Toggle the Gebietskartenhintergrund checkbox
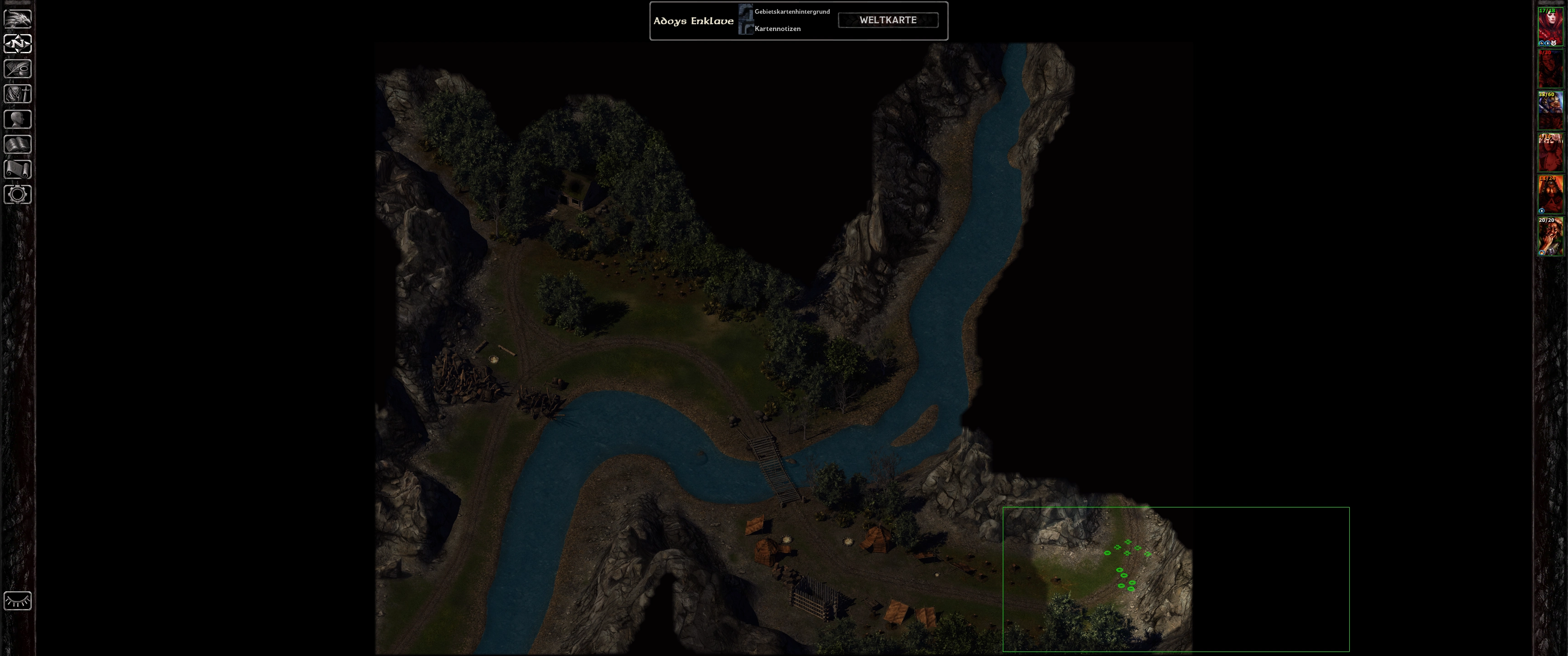Image resolution: width=1568 pixels, height=656 pixels. pyautogui.click(x=746, y=11)
